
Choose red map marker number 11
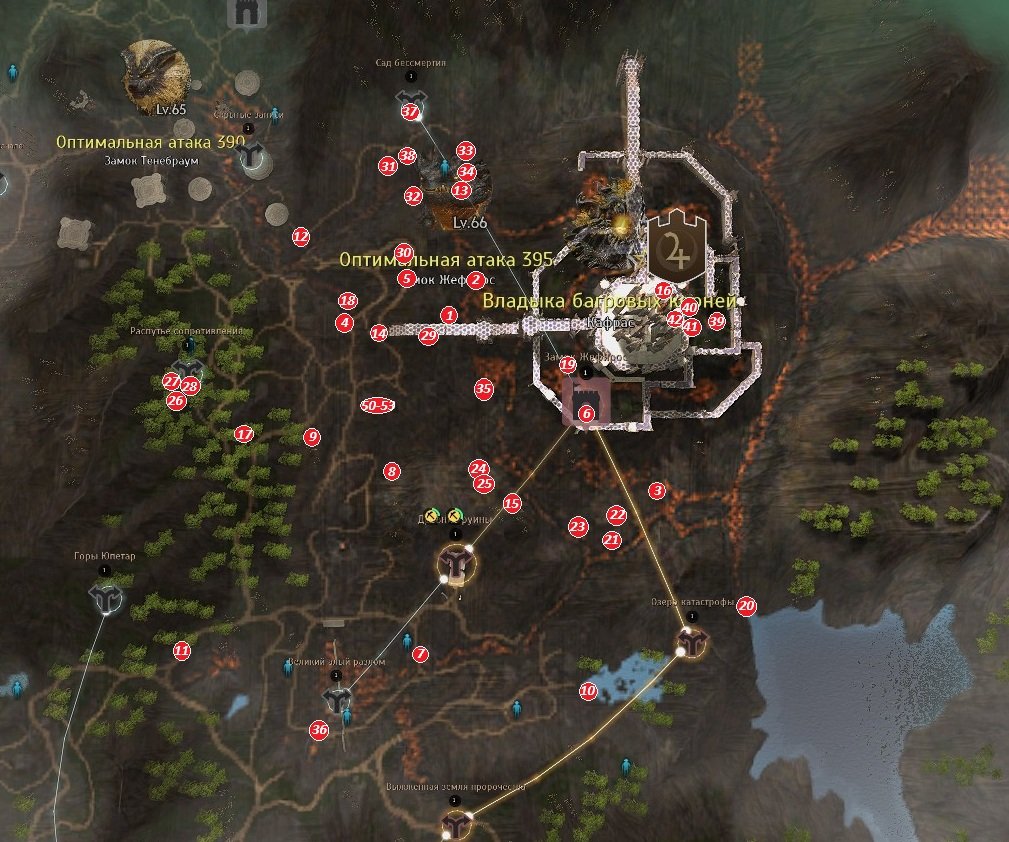click(x=181, y=650)
